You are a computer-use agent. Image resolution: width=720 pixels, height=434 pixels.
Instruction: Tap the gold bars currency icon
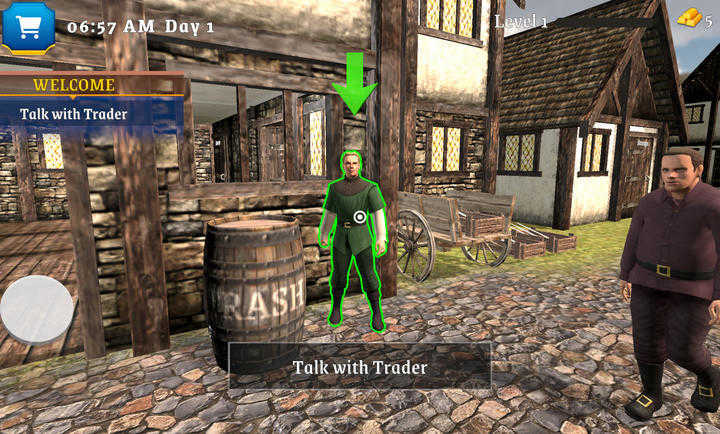click(x=690, y=18)
